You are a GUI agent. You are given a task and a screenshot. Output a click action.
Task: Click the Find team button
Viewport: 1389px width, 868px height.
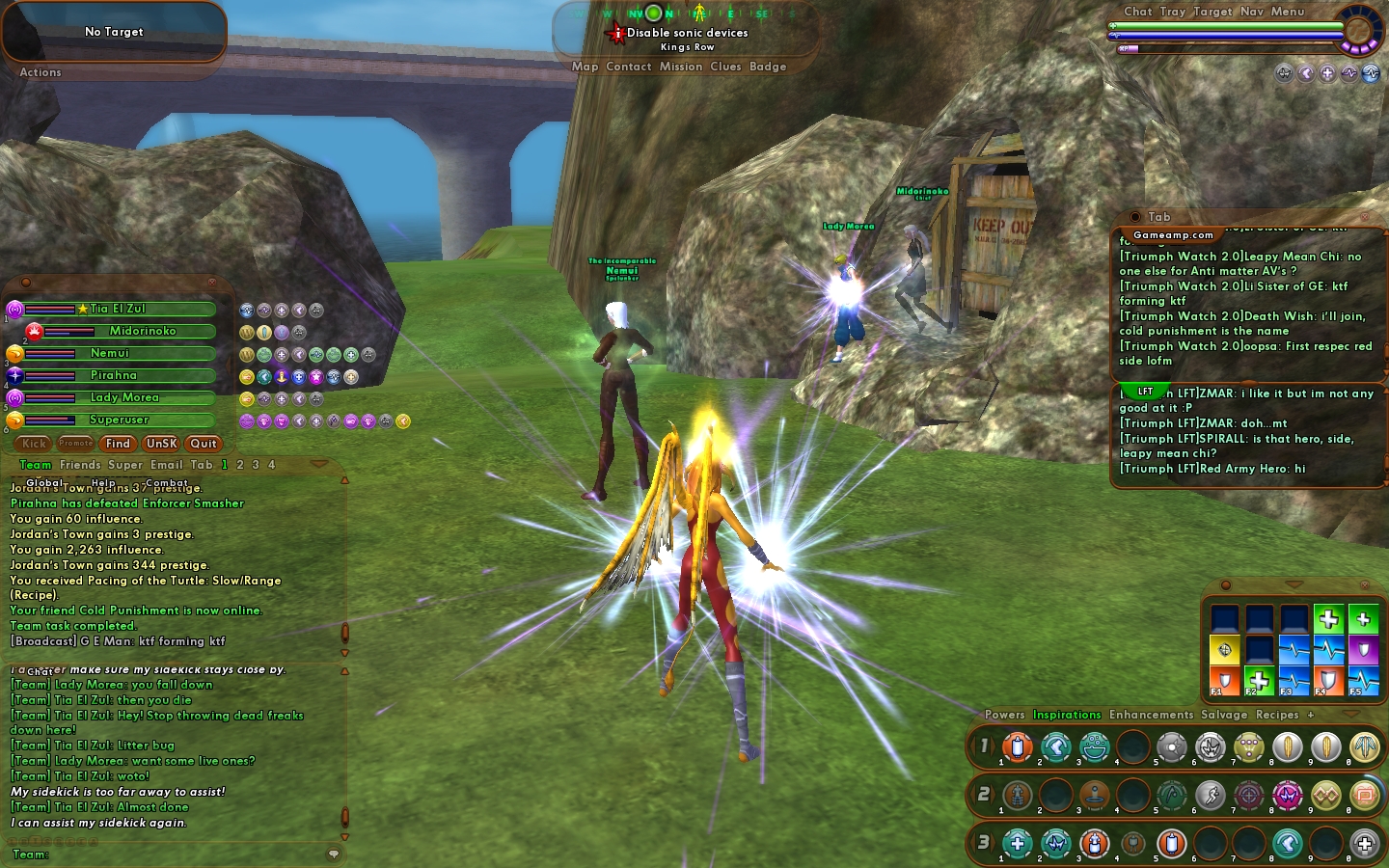(x=118, y=444)
